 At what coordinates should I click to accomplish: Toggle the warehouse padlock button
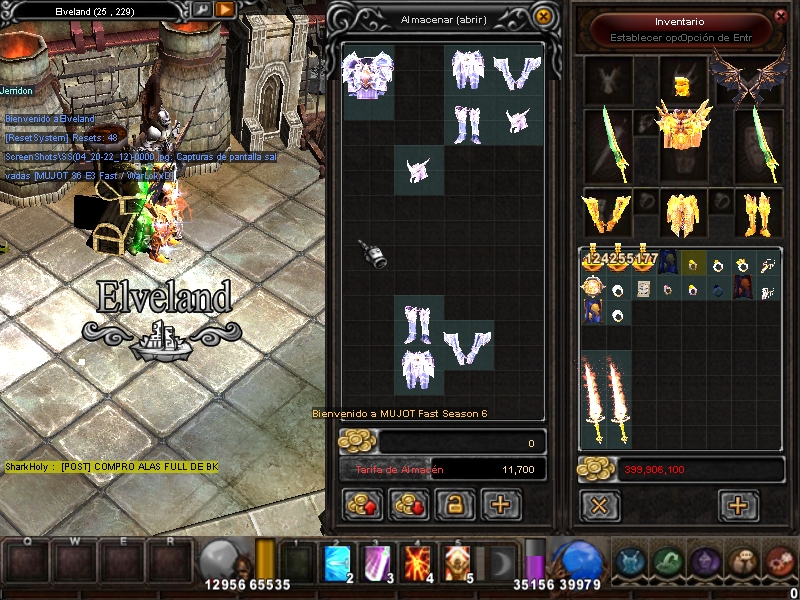click(453, 505)
